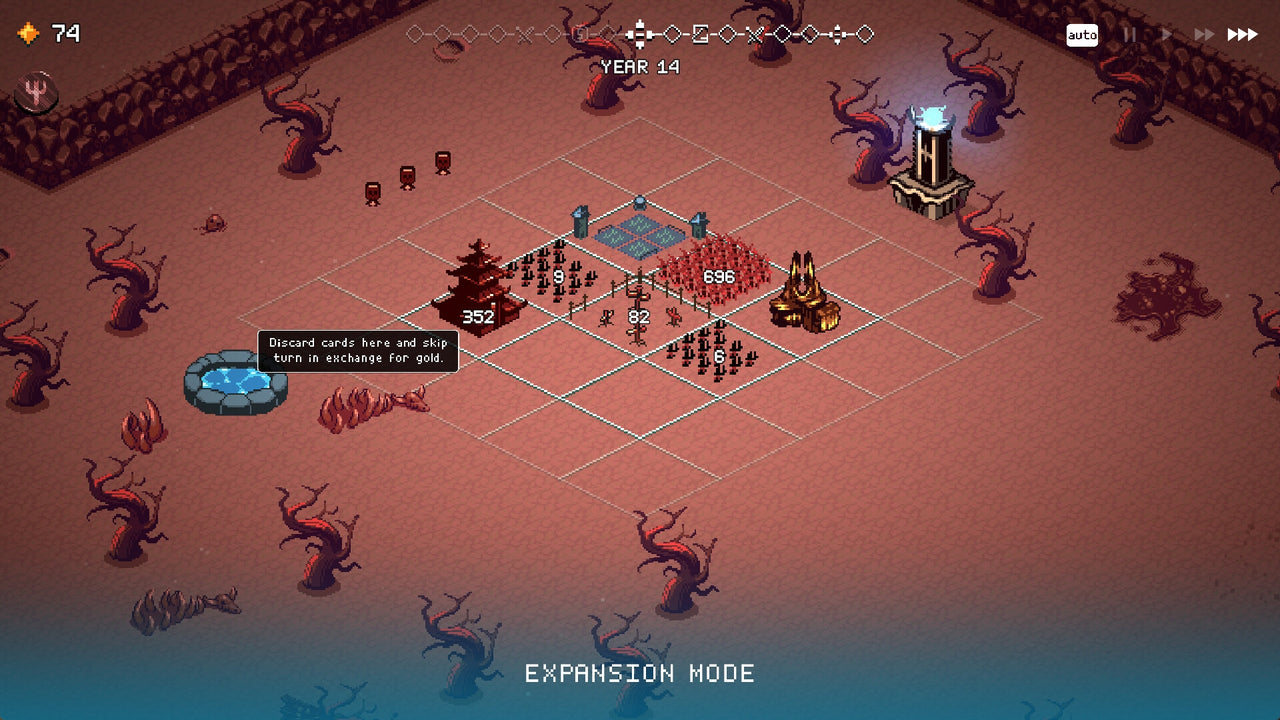Expand the Z marker on the timeline
The width and height of the screenshot is (1280, 720).
pos(699,33)
